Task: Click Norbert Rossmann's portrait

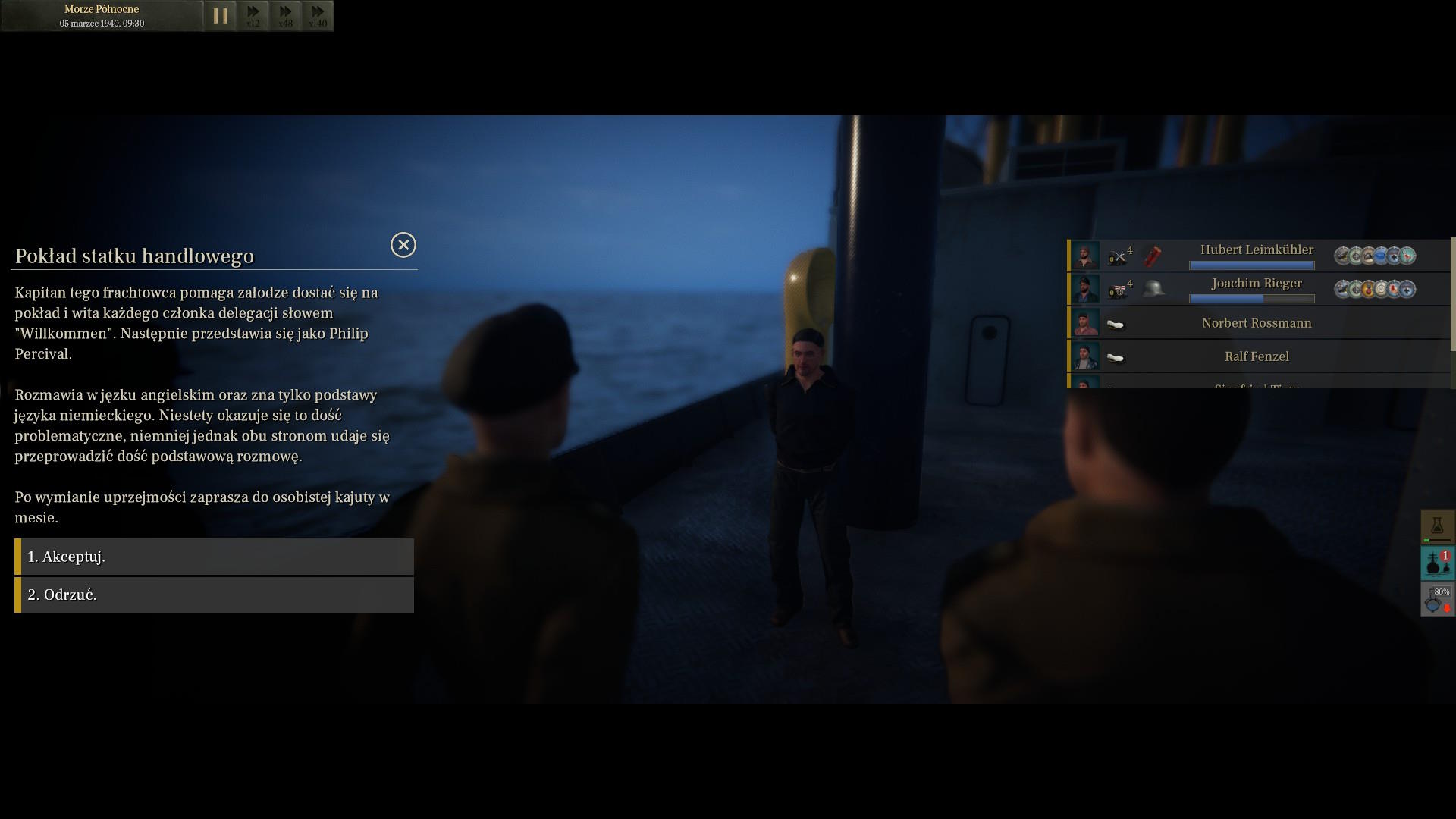Action: [x=1085, y=323]
